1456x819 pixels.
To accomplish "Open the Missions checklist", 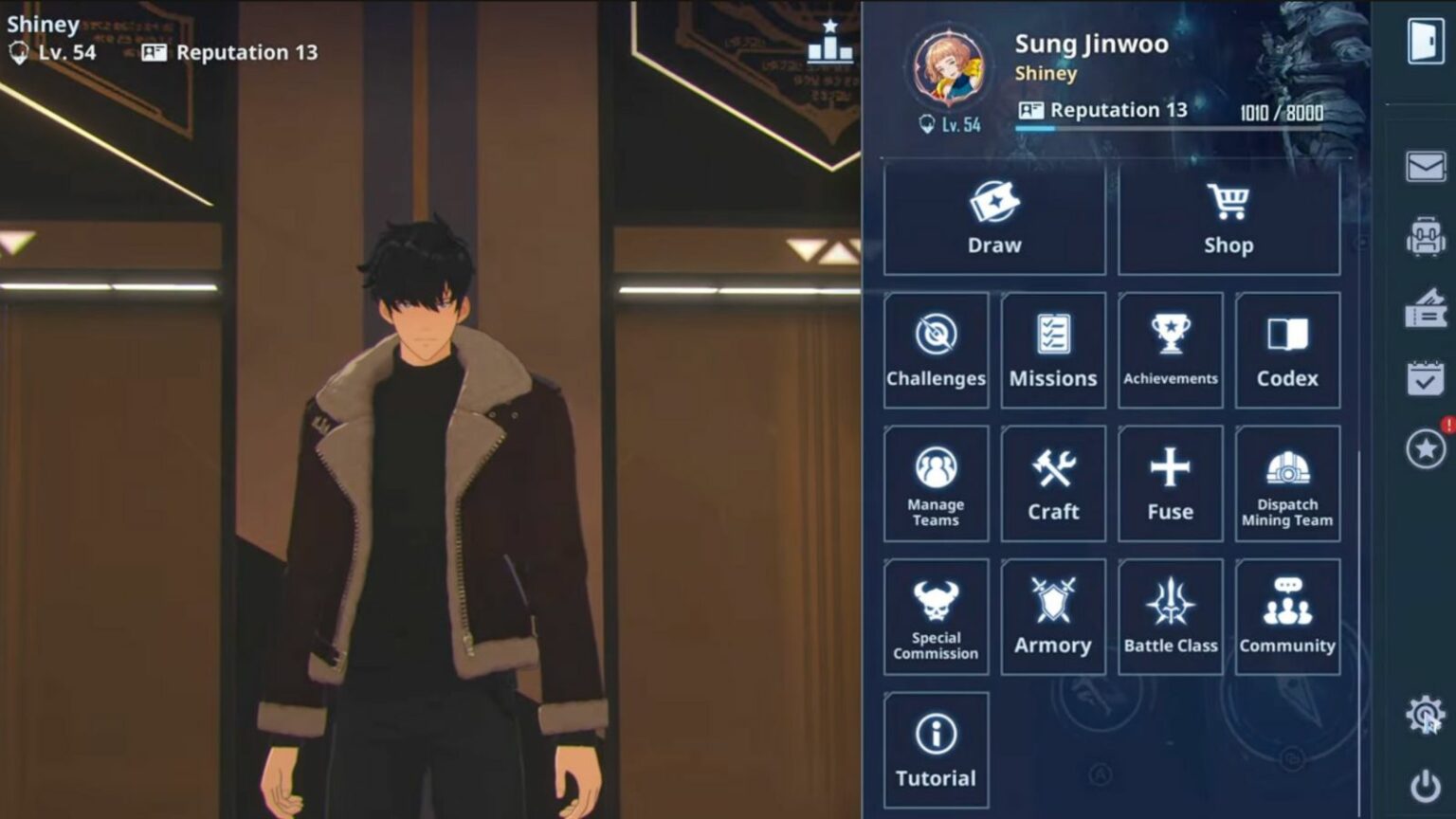I will tap(1053, 349).
